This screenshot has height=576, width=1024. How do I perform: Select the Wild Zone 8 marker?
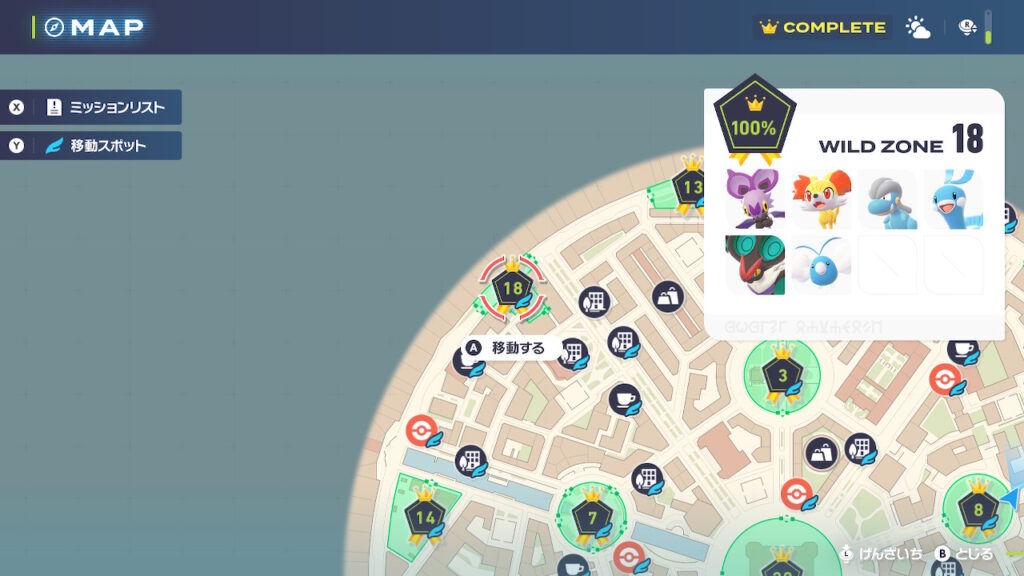[977, 508]
